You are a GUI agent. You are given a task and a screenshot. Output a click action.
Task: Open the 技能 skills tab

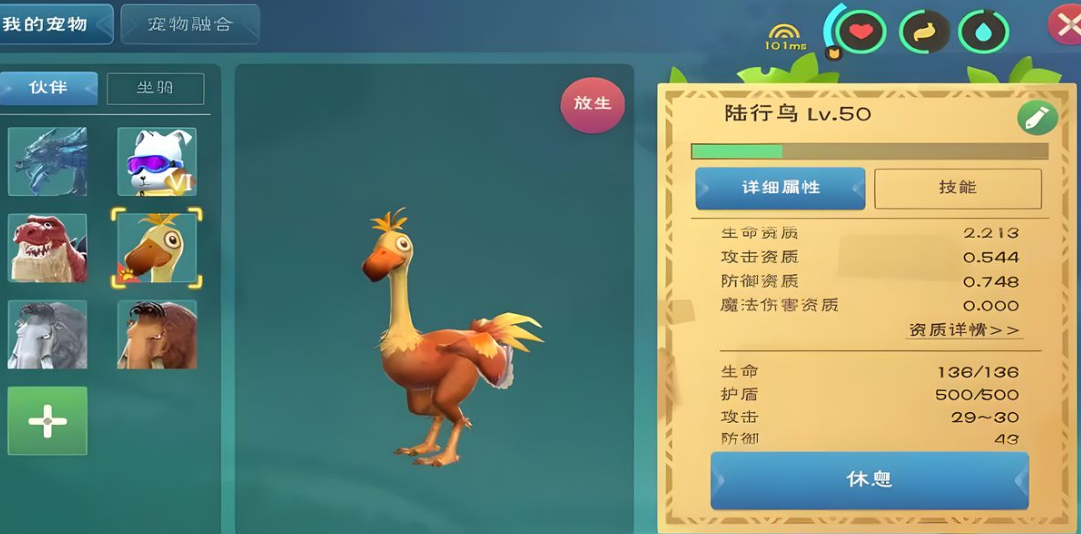957,188
